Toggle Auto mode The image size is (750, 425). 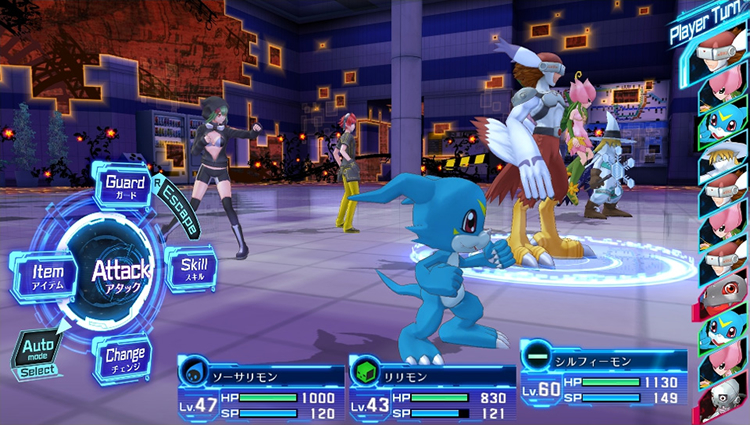pos(36,352)
